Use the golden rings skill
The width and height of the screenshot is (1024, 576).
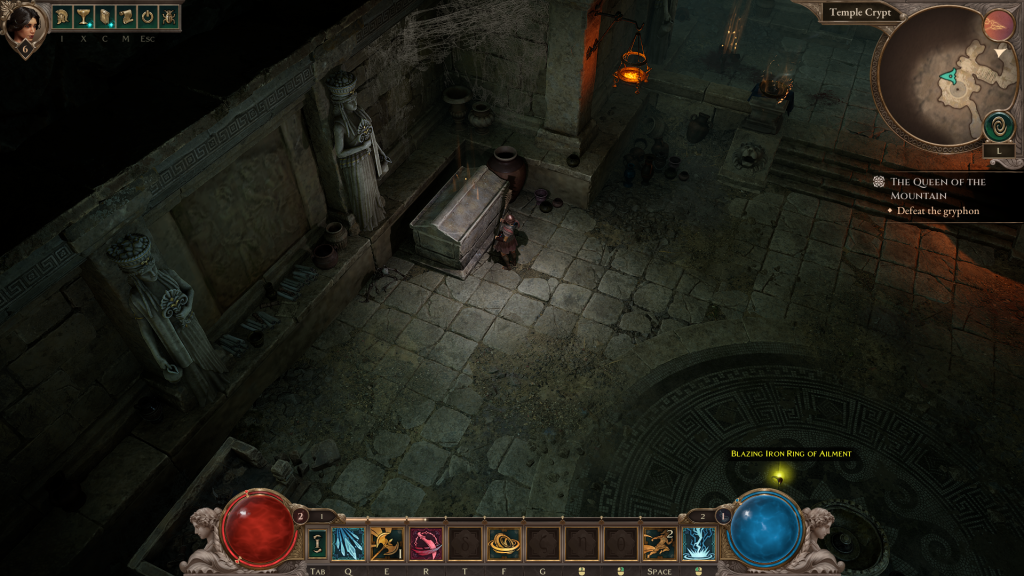[503, 544]
